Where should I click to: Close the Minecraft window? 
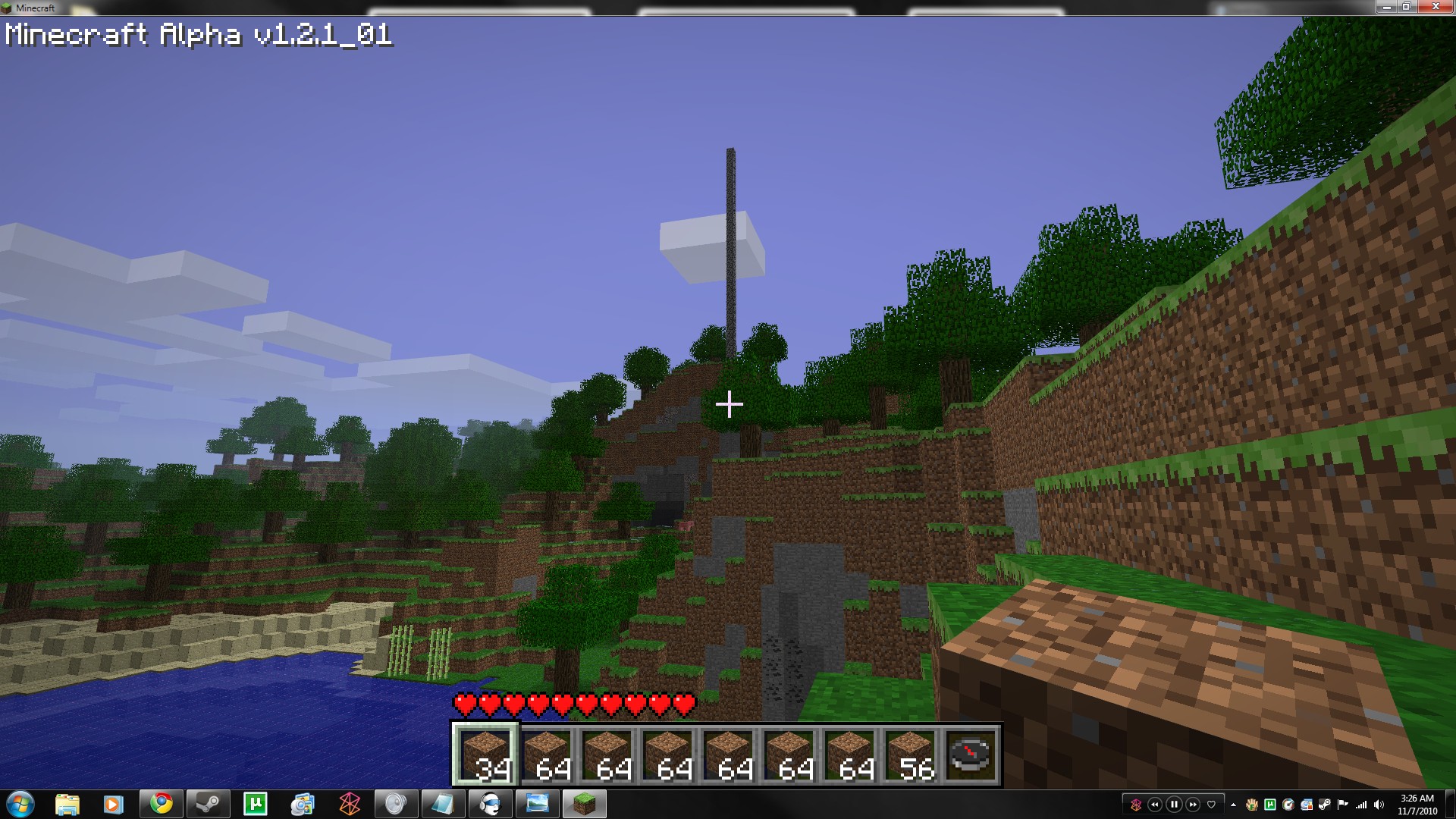[1436, 7]
